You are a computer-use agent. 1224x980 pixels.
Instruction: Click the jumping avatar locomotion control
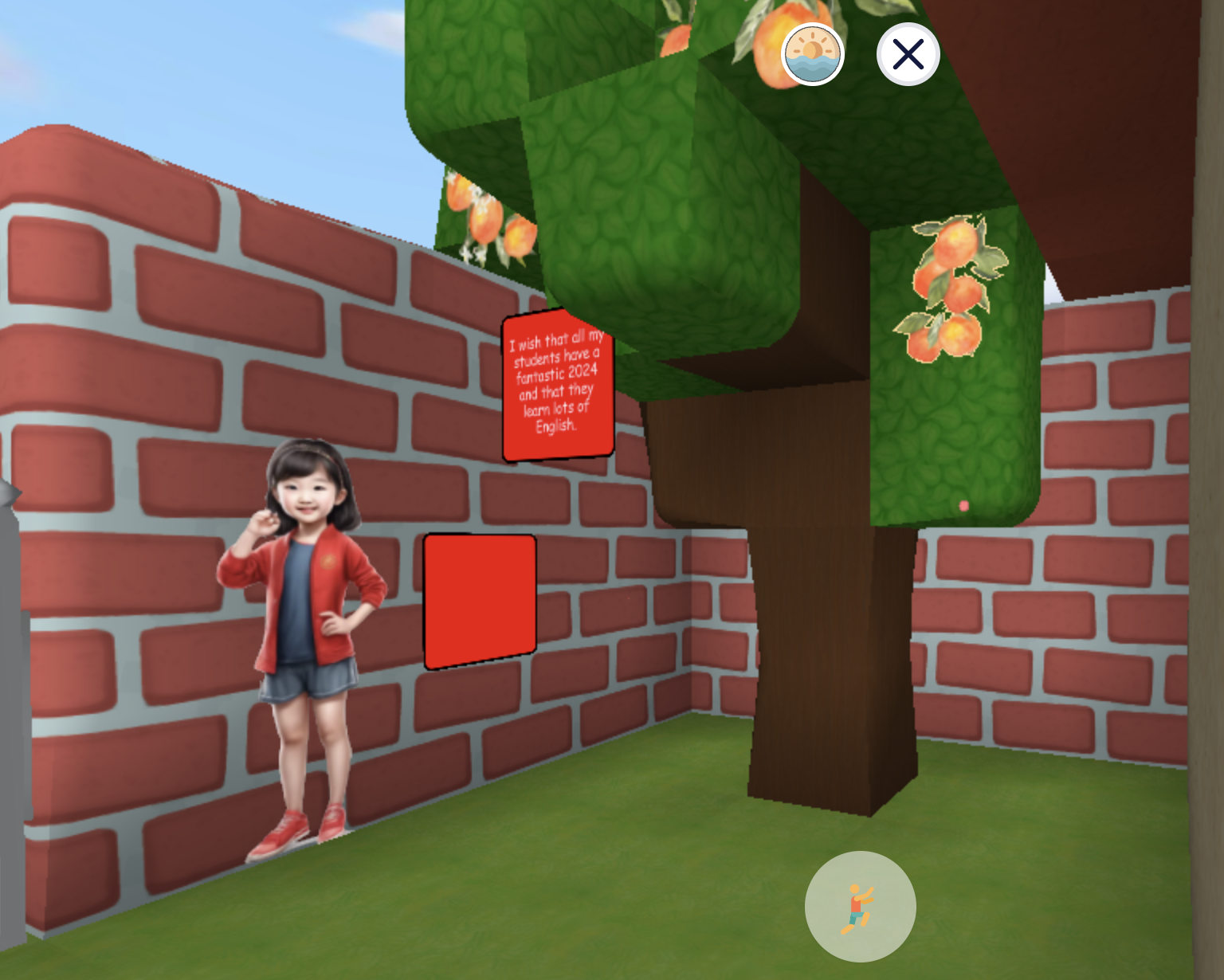click(x=859, y=906)
